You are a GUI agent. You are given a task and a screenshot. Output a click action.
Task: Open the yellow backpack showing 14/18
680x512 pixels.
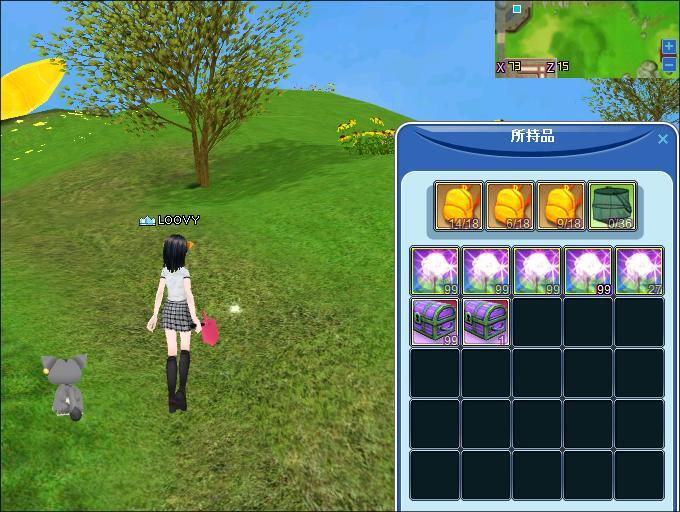460,206
